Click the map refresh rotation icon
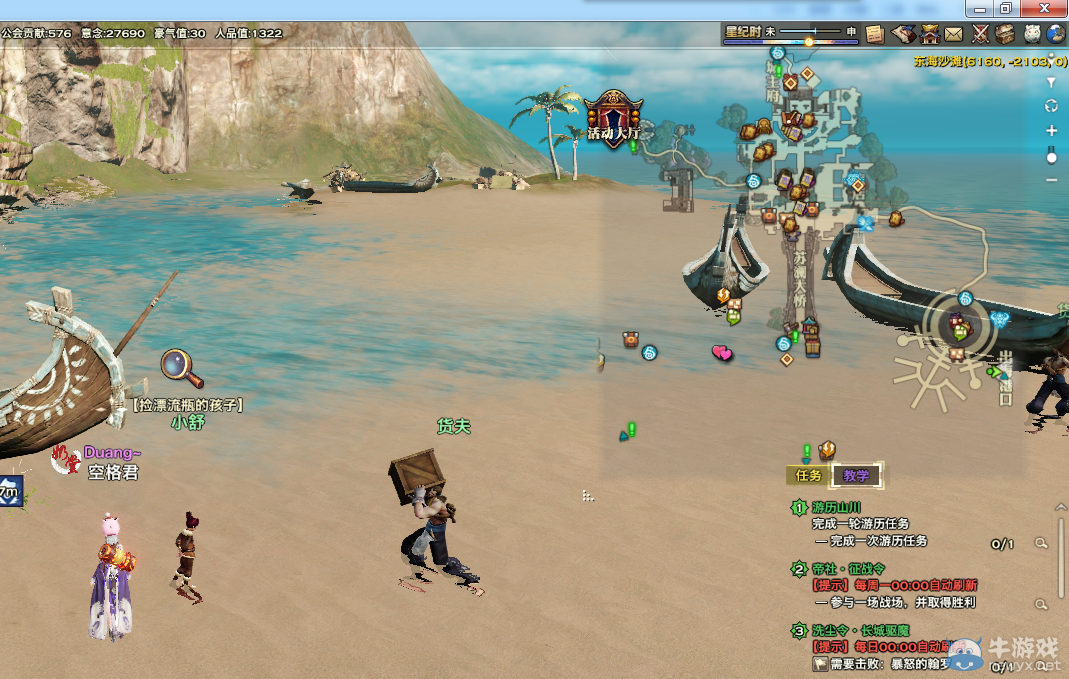The width and height of the screenshot is (1069, 679). (x=1051, y=106)
